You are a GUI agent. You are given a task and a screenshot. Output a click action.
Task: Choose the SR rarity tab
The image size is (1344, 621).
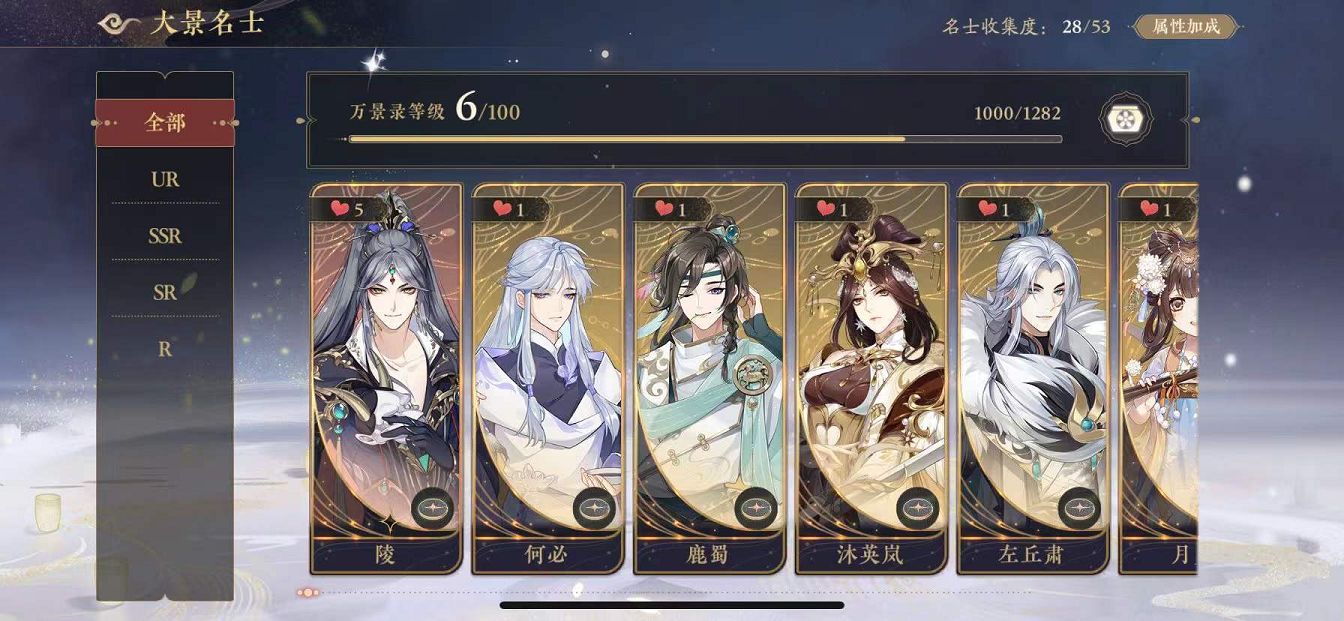165,293
